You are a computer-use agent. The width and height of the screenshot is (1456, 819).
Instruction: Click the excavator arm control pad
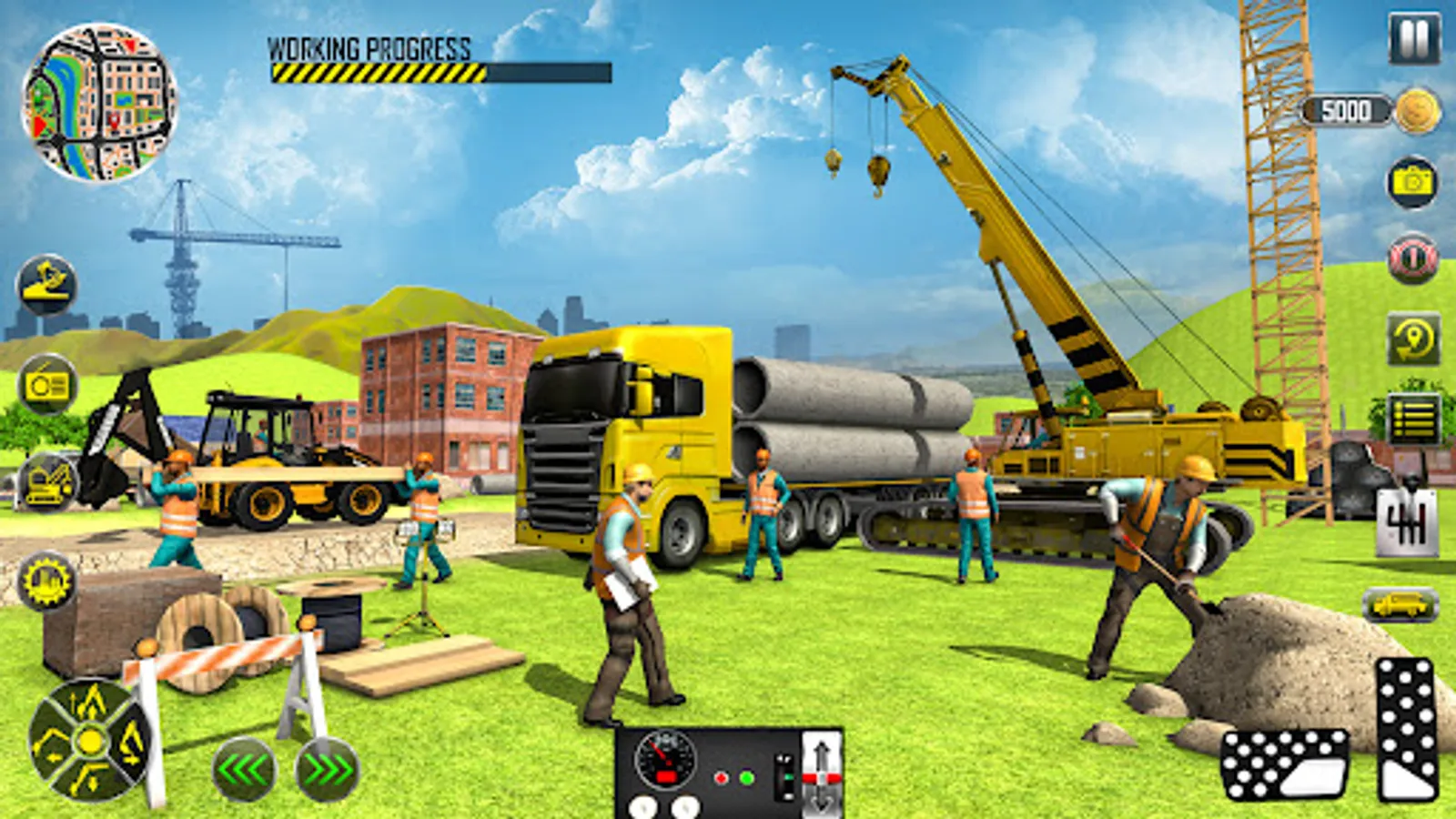89,741
